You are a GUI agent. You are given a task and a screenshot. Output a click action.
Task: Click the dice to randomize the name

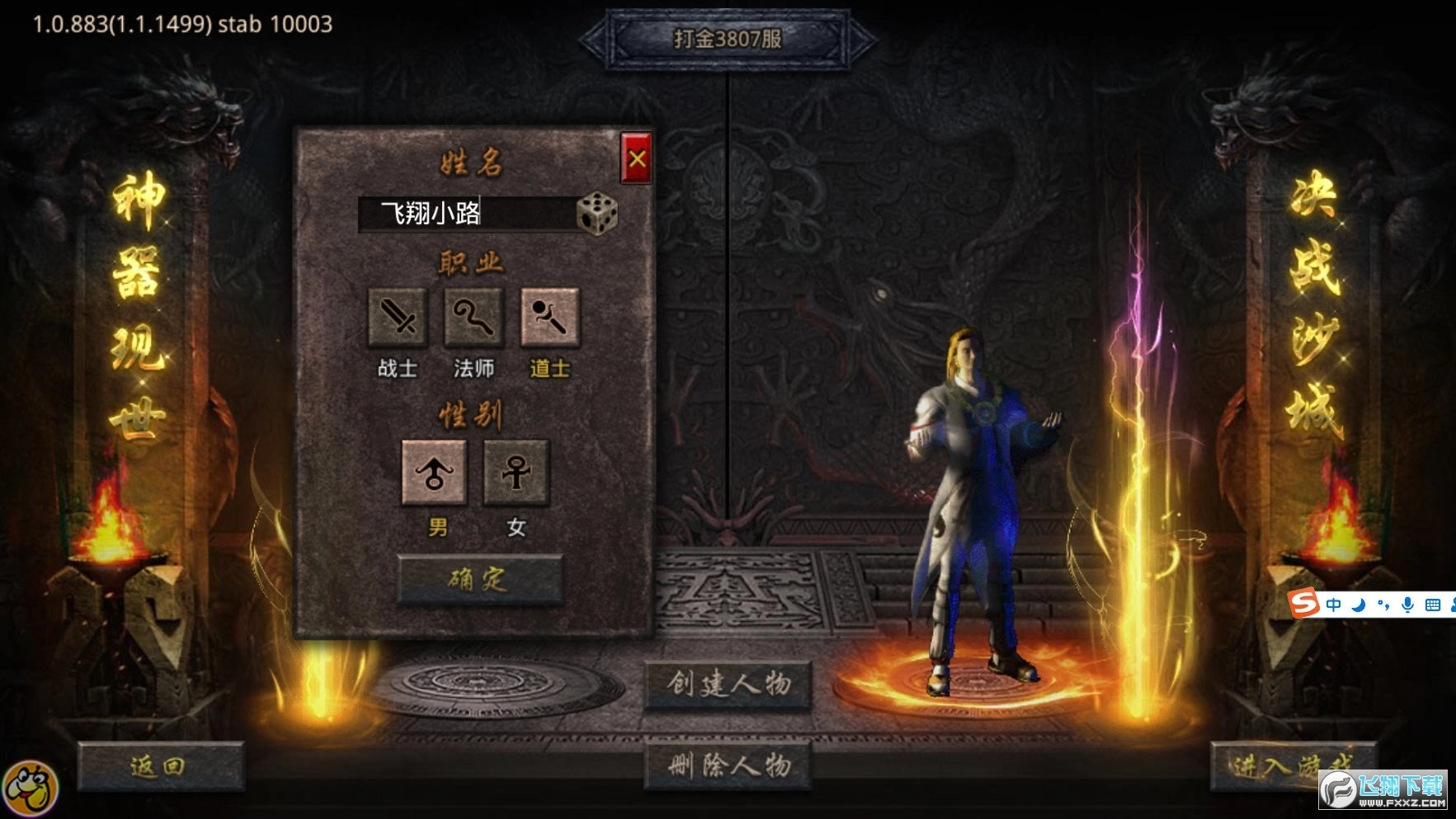coord(596,214)
